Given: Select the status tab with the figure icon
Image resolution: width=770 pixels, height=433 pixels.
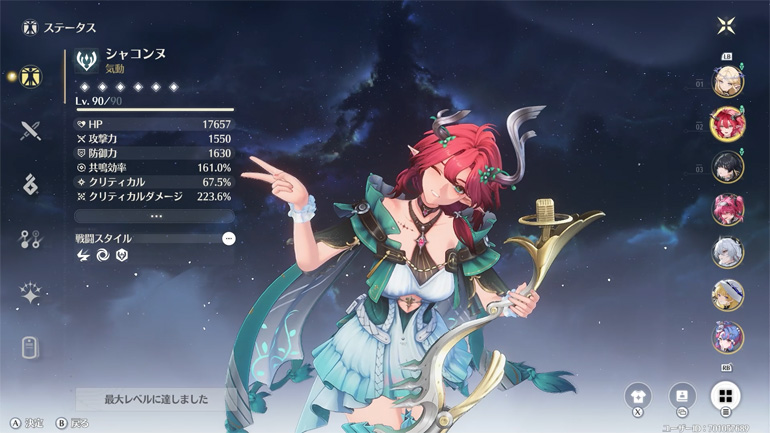Looking at the screenshot, I should tap(31, 76).
